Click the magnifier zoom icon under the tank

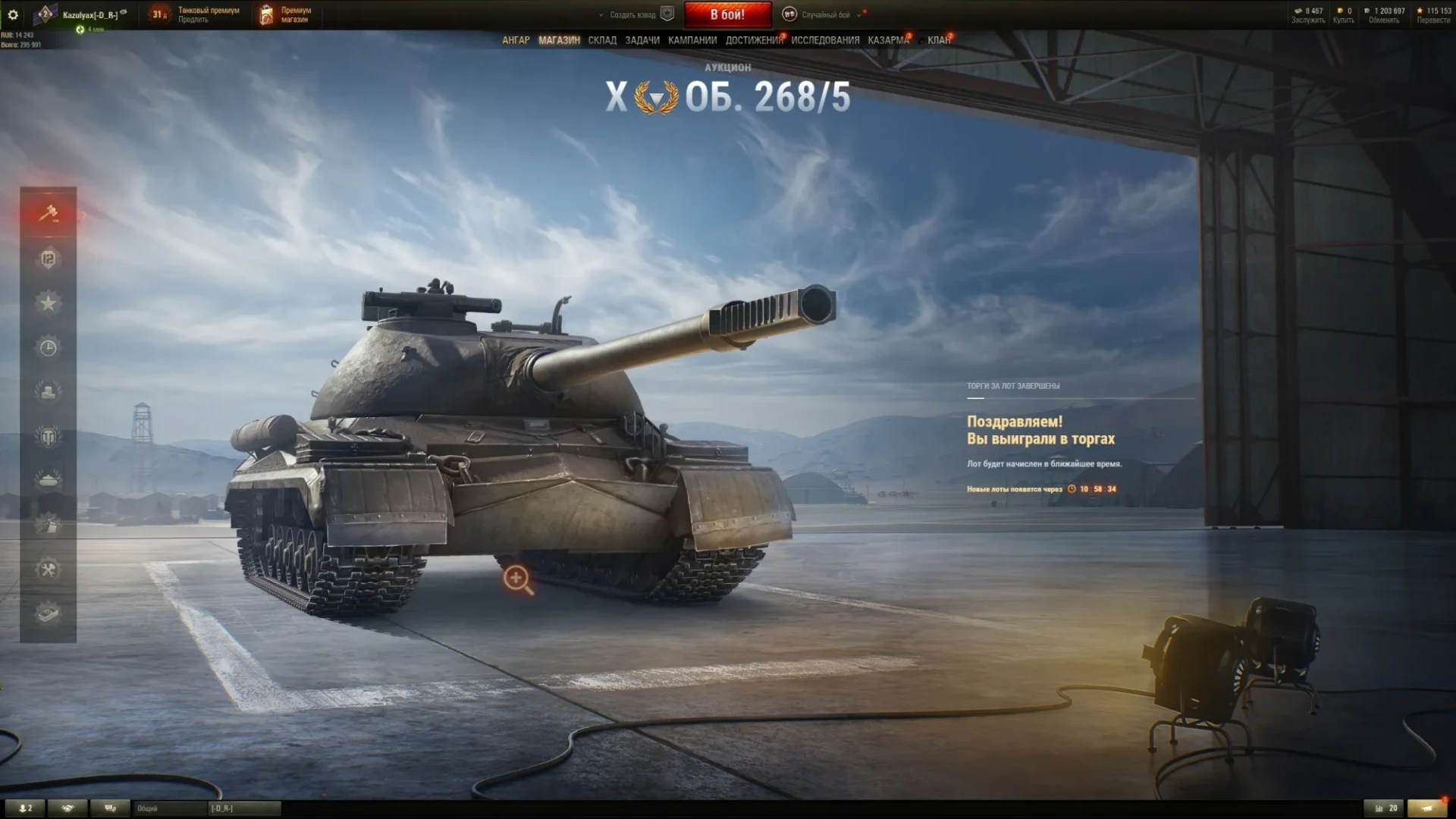tap(517, 579)
